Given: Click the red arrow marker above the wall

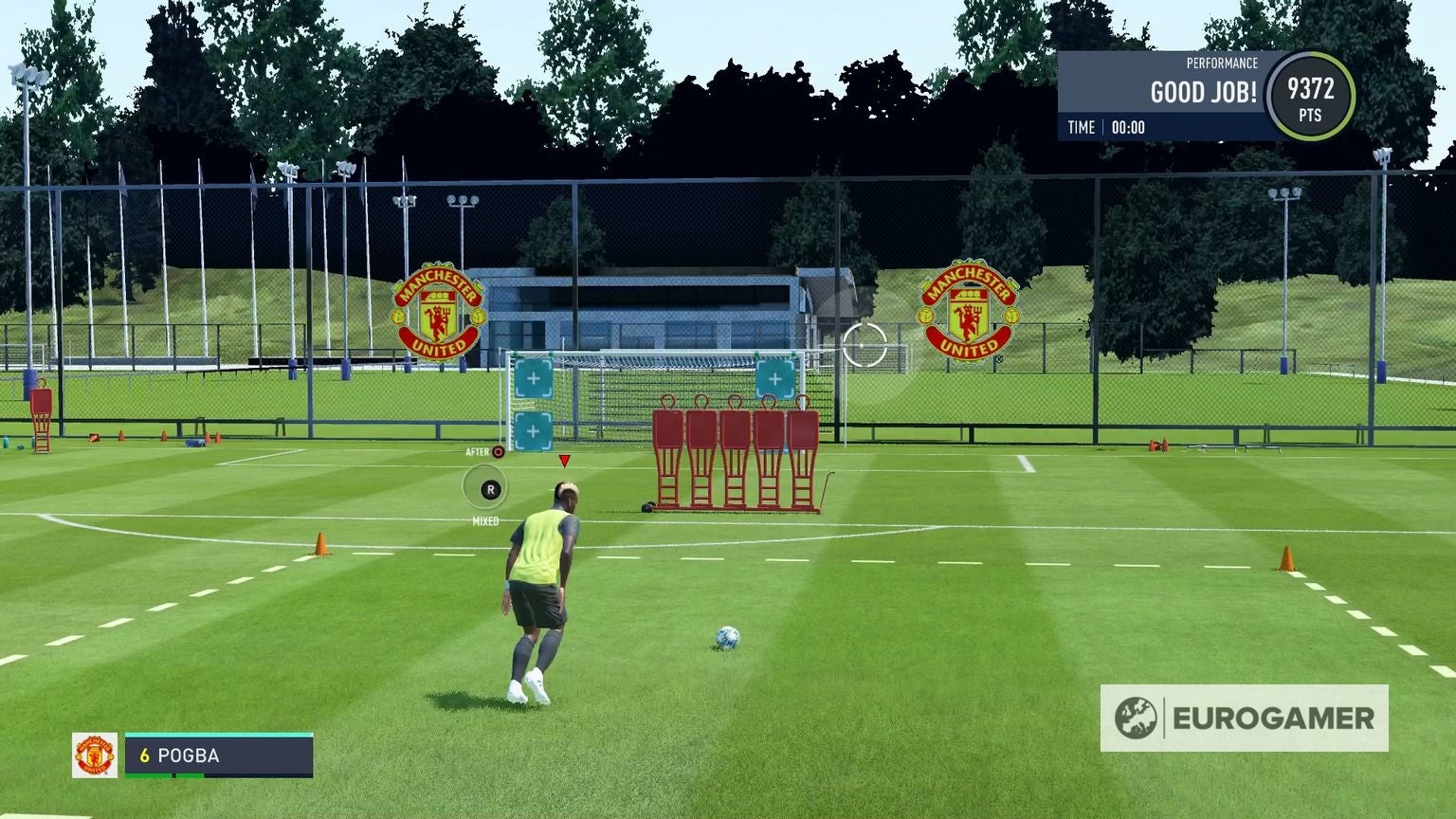Looking at the screenshot, I should click(563, 462).
